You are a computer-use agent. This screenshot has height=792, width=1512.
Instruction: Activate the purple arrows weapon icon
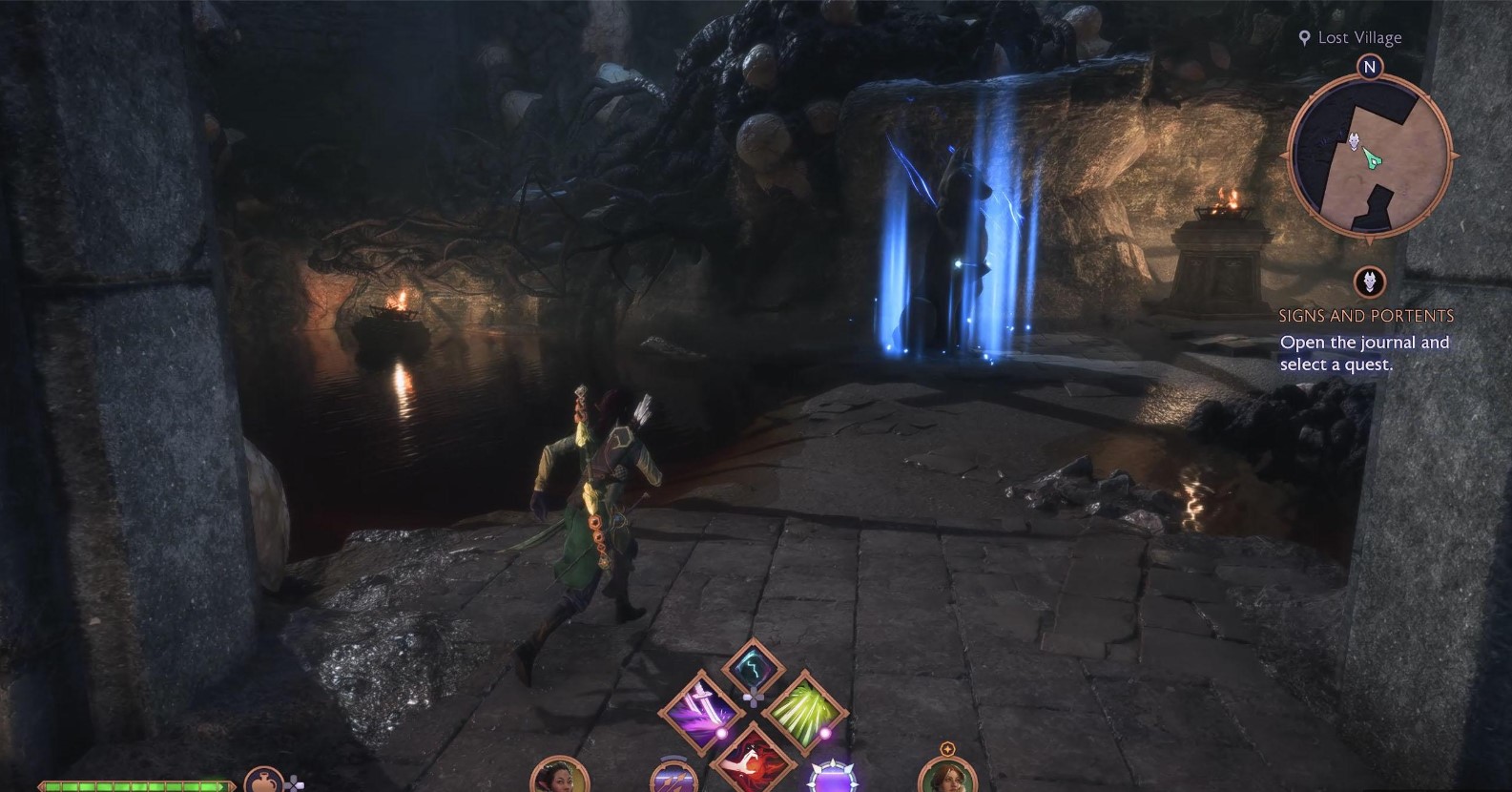point(669,780)
